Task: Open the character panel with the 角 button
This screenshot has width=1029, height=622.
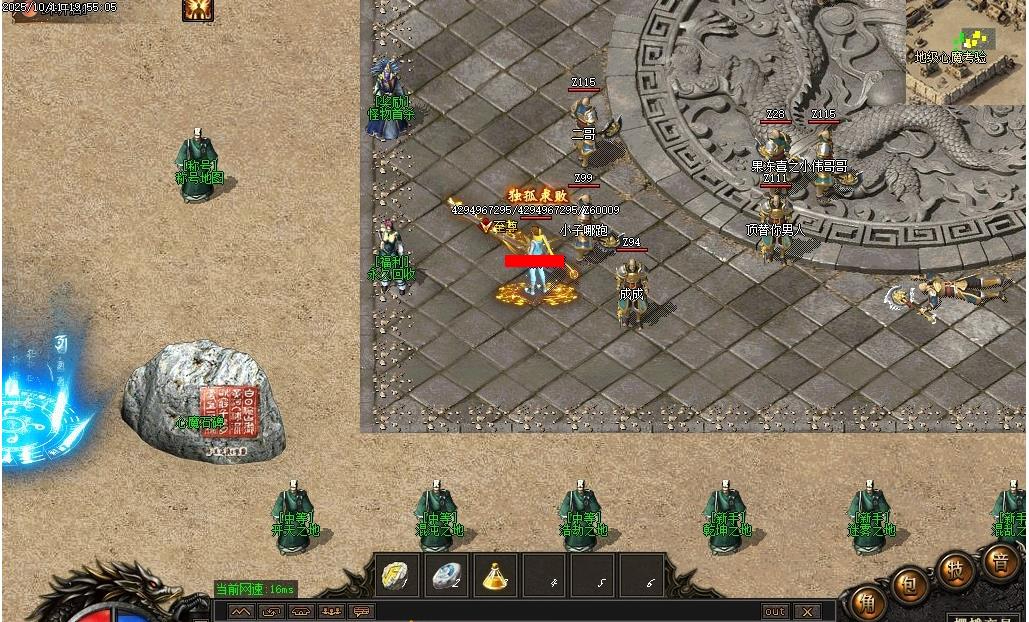Action: [866, 604]
